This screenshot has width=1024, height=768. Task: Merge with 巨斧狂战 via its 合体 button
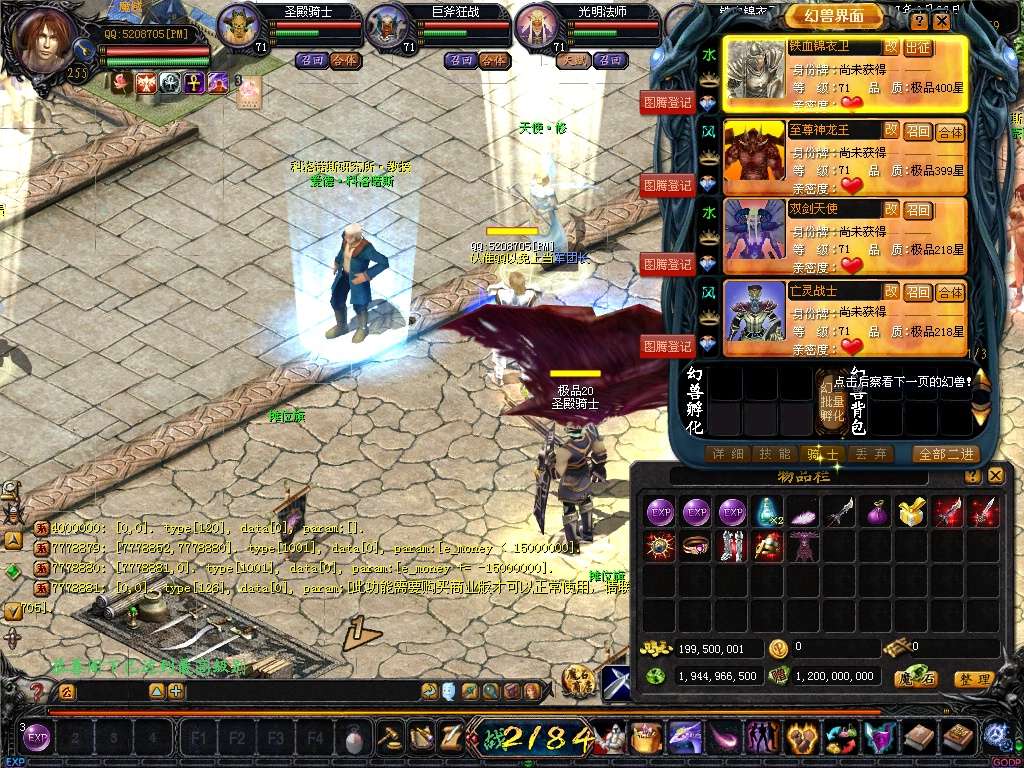(x=493, y=60)
